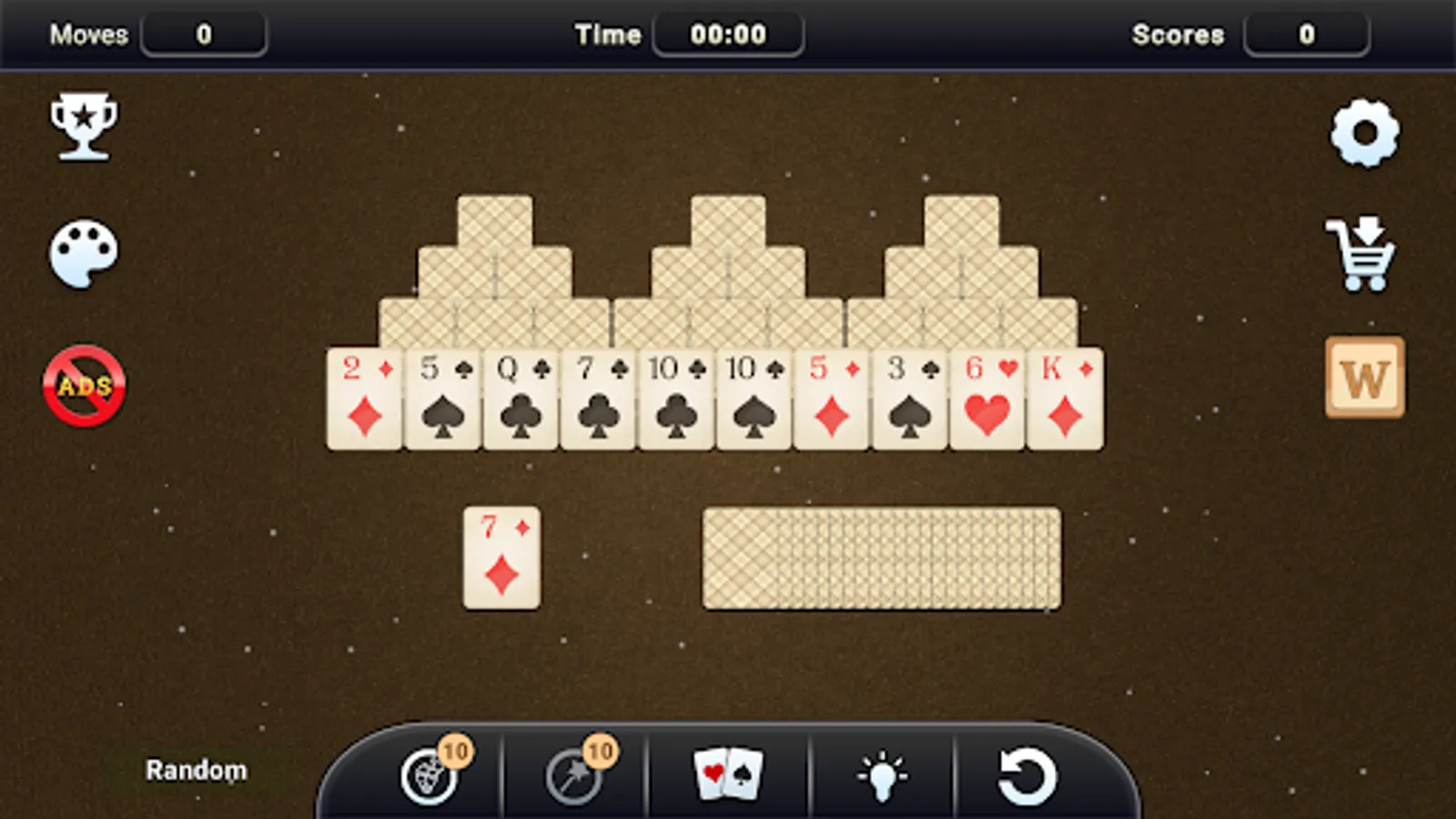Click the Moves counter field
Image resolution: width=1456 pixels, height=819 pixels.
[x=205, y=34]
